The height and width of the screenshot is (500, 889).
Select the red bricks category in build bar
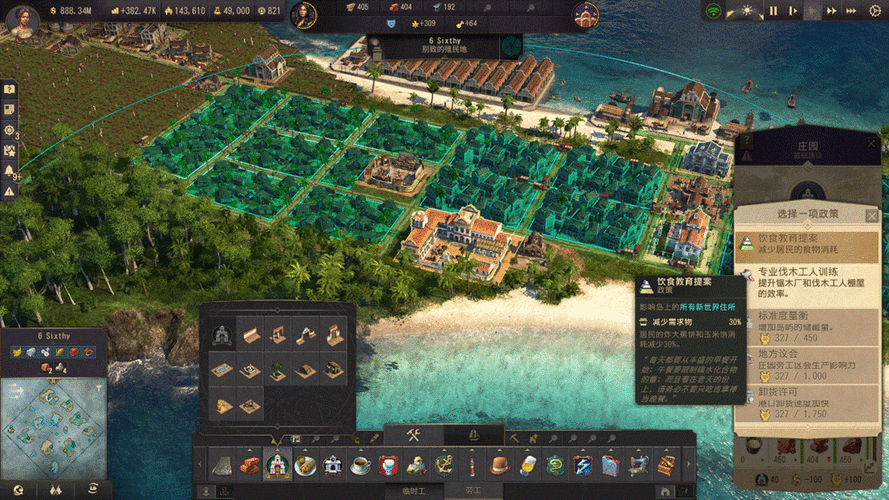(251, 465)
